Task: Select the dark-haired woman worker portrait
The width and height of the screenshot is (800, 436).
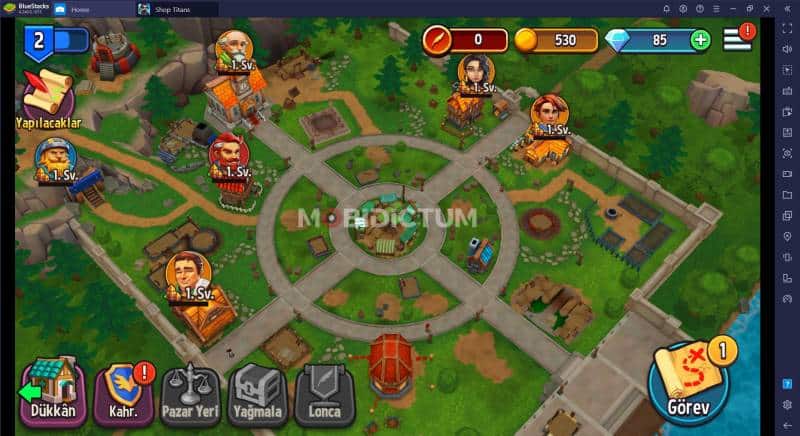Action: pyautogui.click(x=475, y=73)
